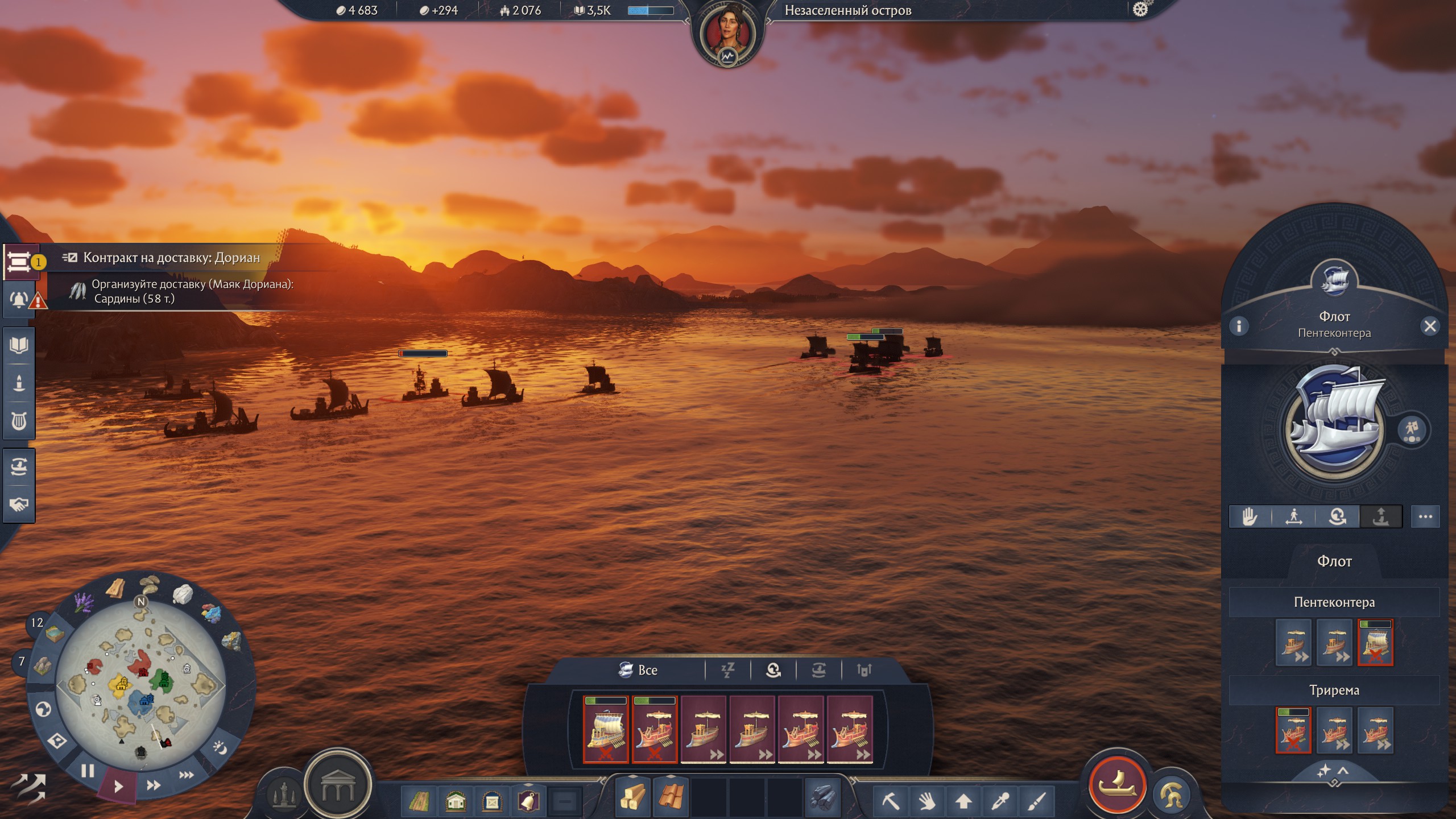The image size is (1456, 819).
Task: Click the red ship overview button
Action: (1117, 785)
